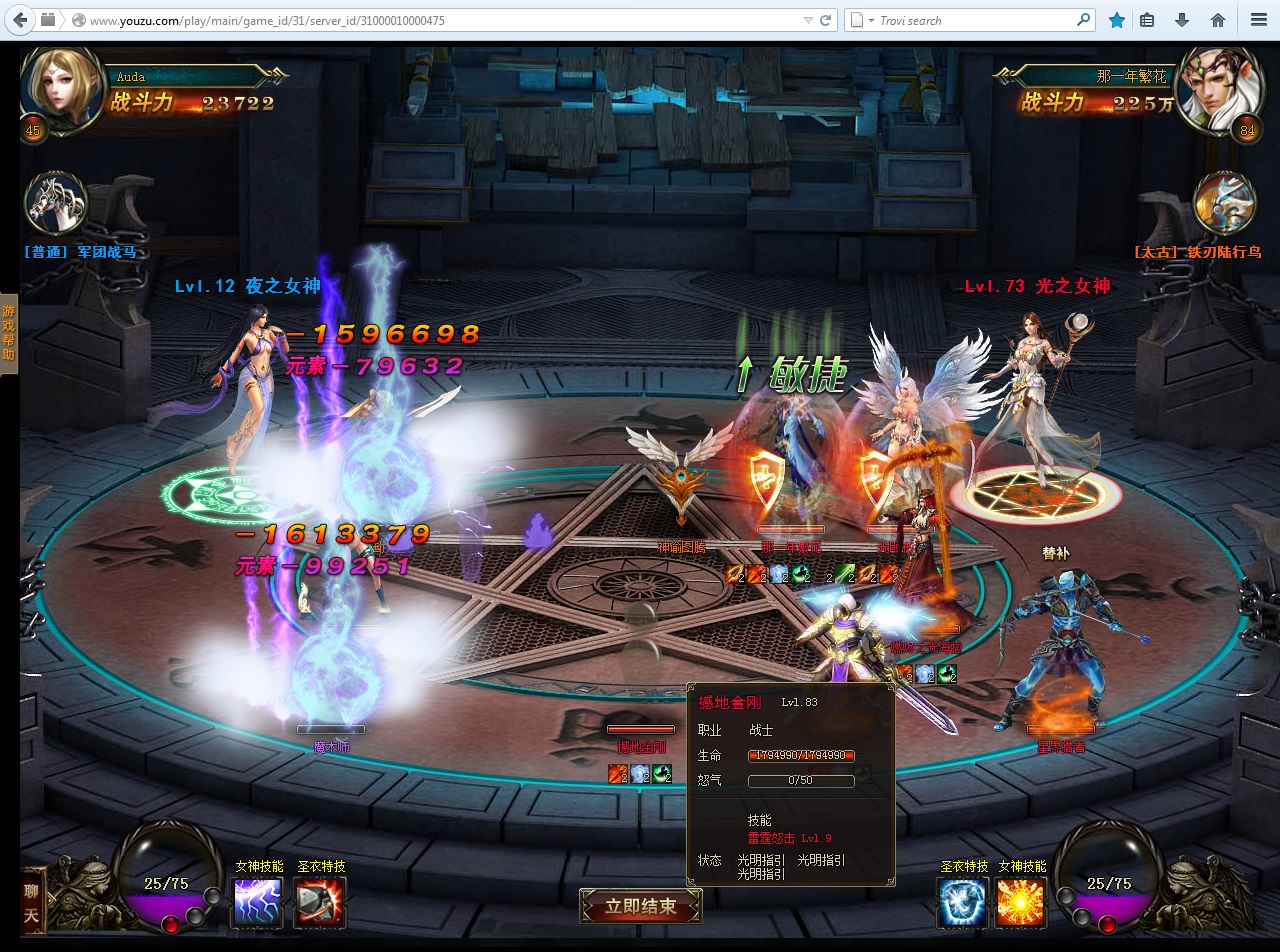Click the opponent 那一年繁花 portrait
The width and height of the screenshot is (1280, 952).
[x=1215, y=88]
